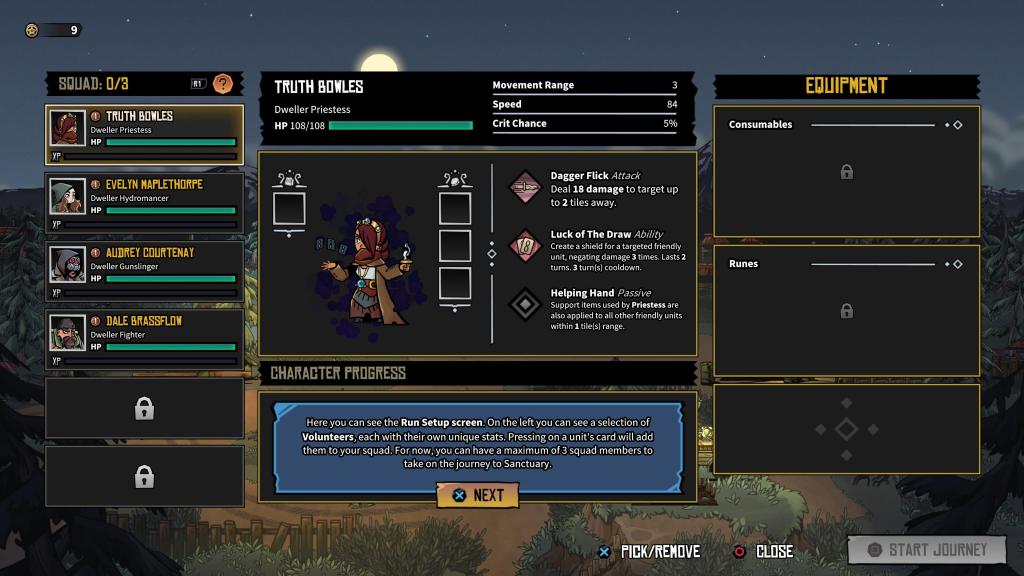The height and width of the screenshot is (576, 1024).
Task: Add Dale Brassflow the Fighter
Action: click(145, 339)
